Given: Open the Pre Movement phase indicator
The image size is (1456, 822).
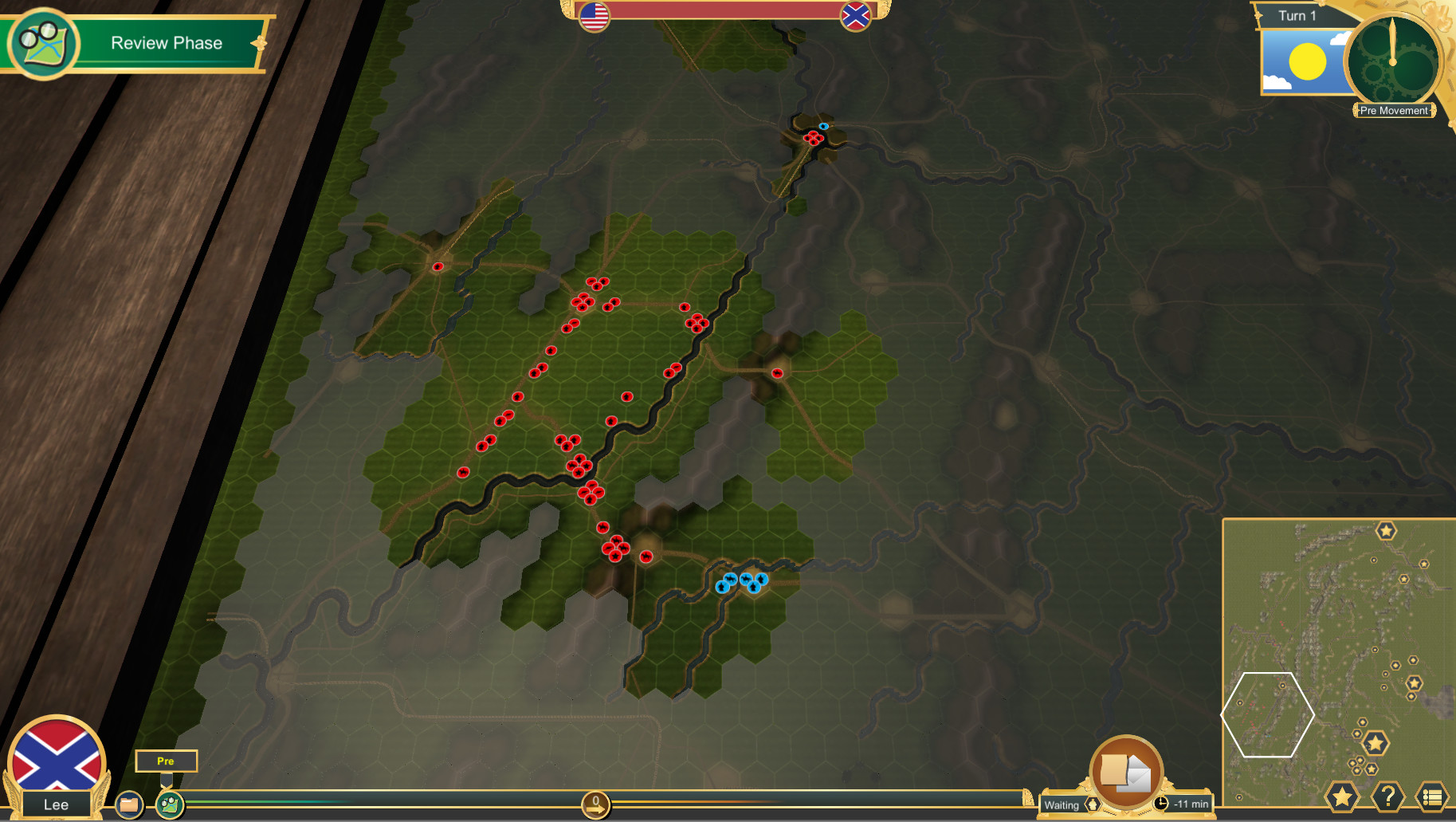Looking at the screenshot, I should (1394, 110).
